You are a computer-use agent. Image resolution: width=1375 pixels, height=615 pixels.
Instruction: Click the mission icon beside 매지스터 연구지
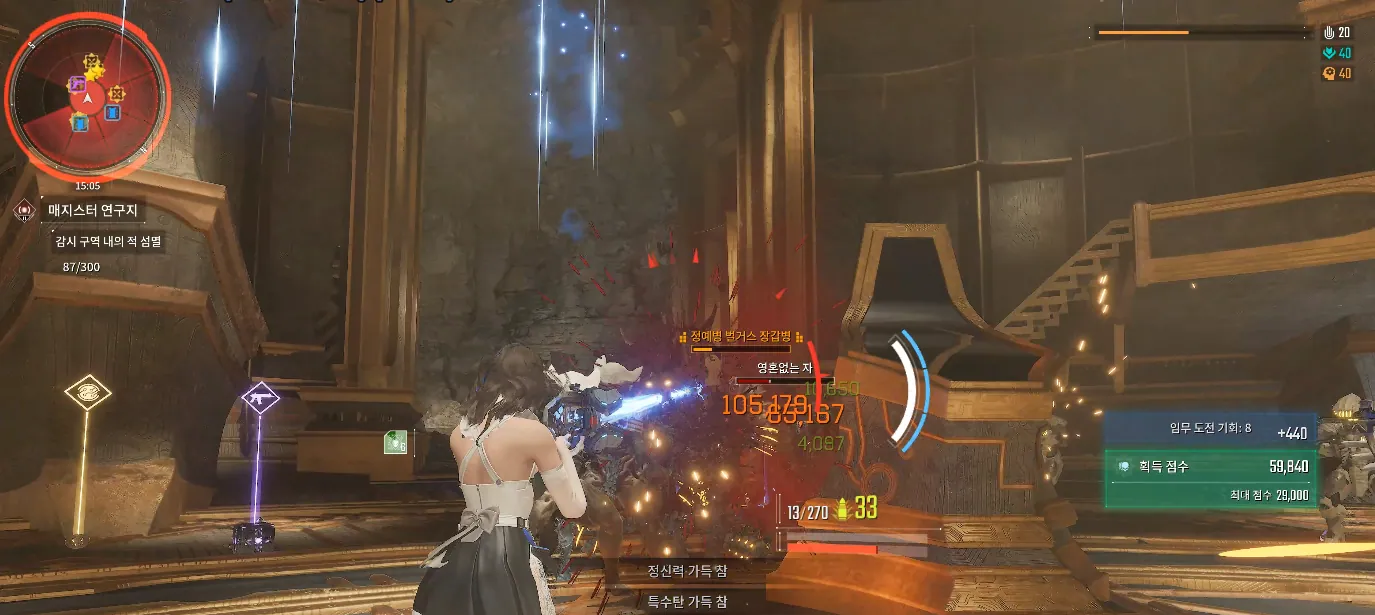(24, 211)
